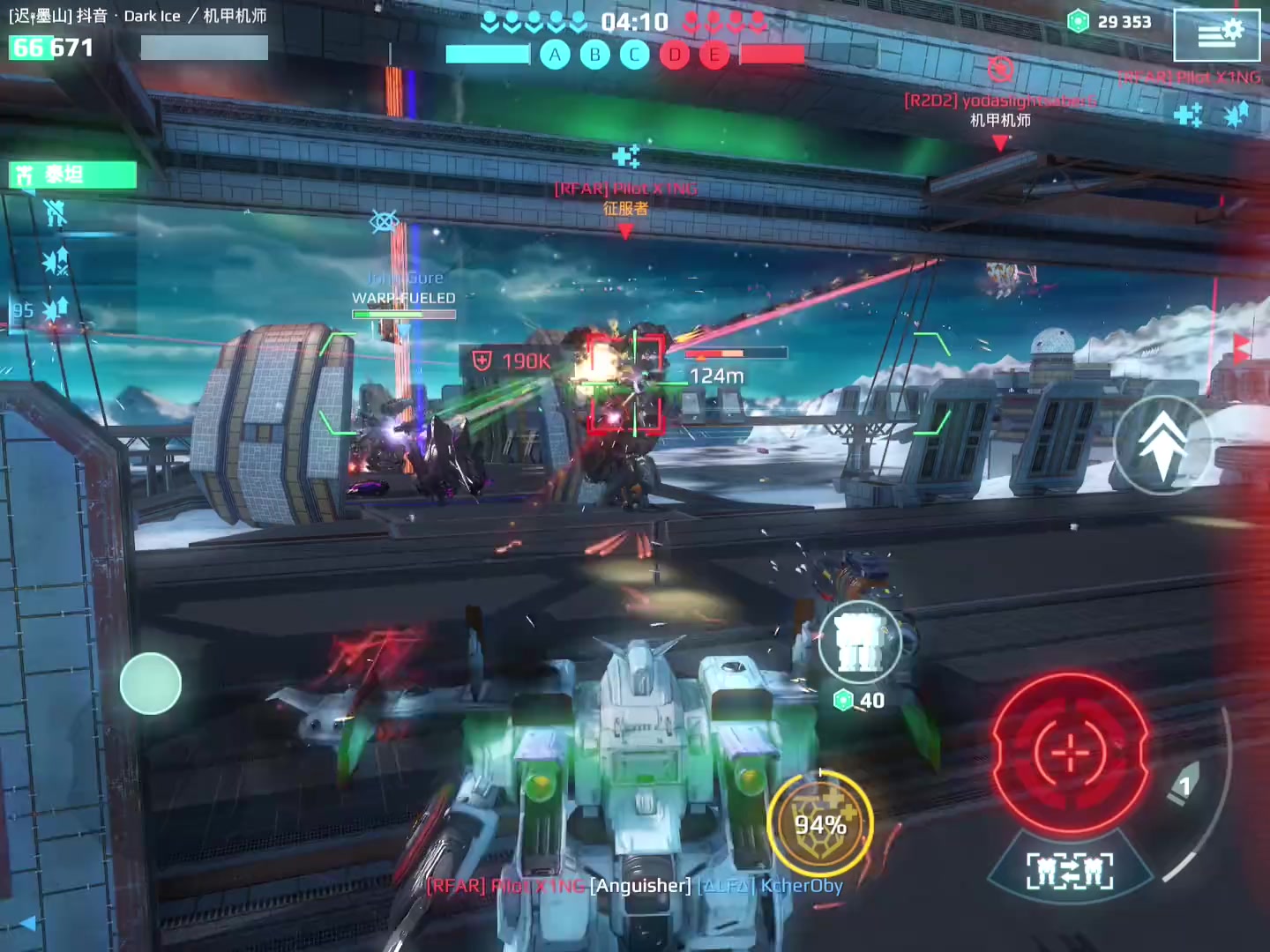Select beacon C indicator
The image size is (1270, 952).
coord(634,56)
